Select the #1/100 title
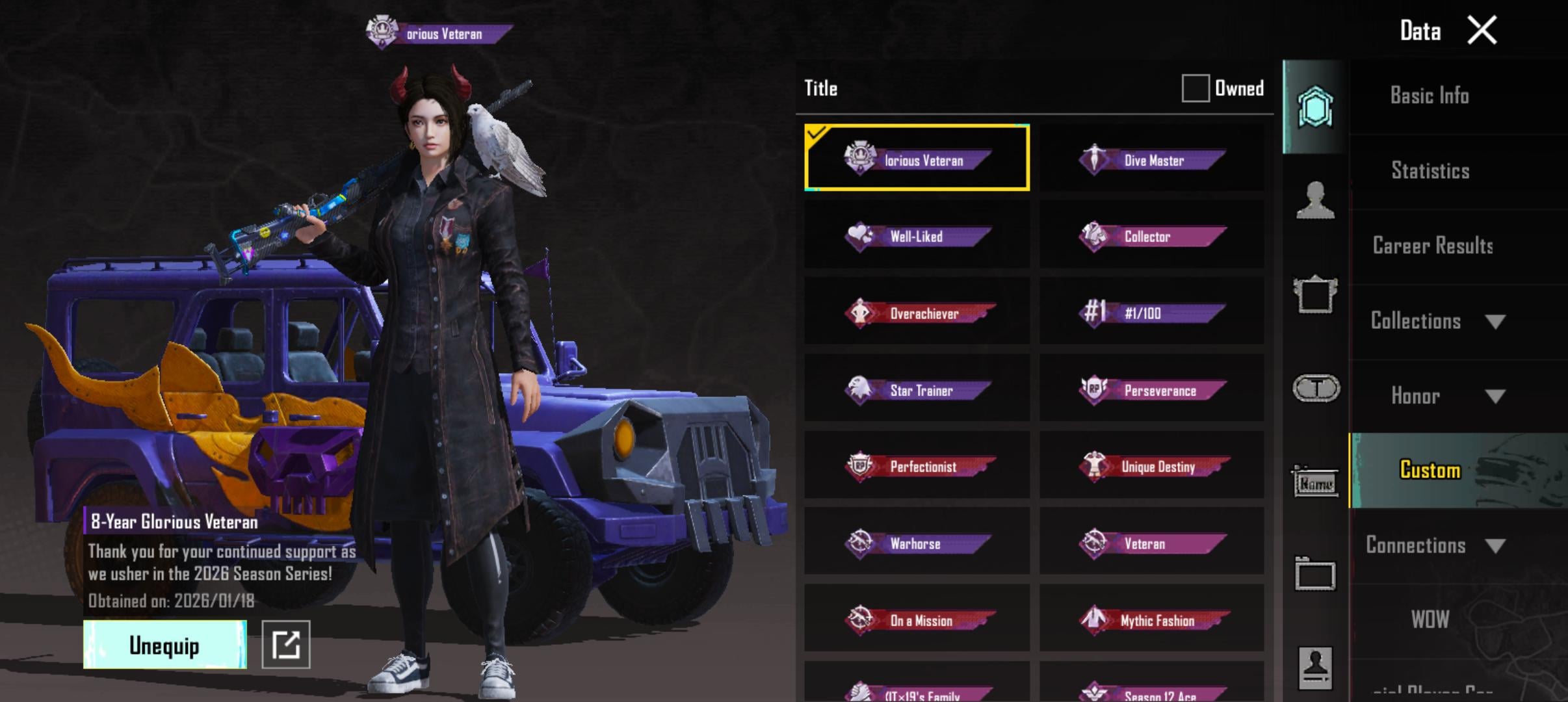Image resolution: width=1568 pixels, height=702 pixels. (x=1151, y=313)
